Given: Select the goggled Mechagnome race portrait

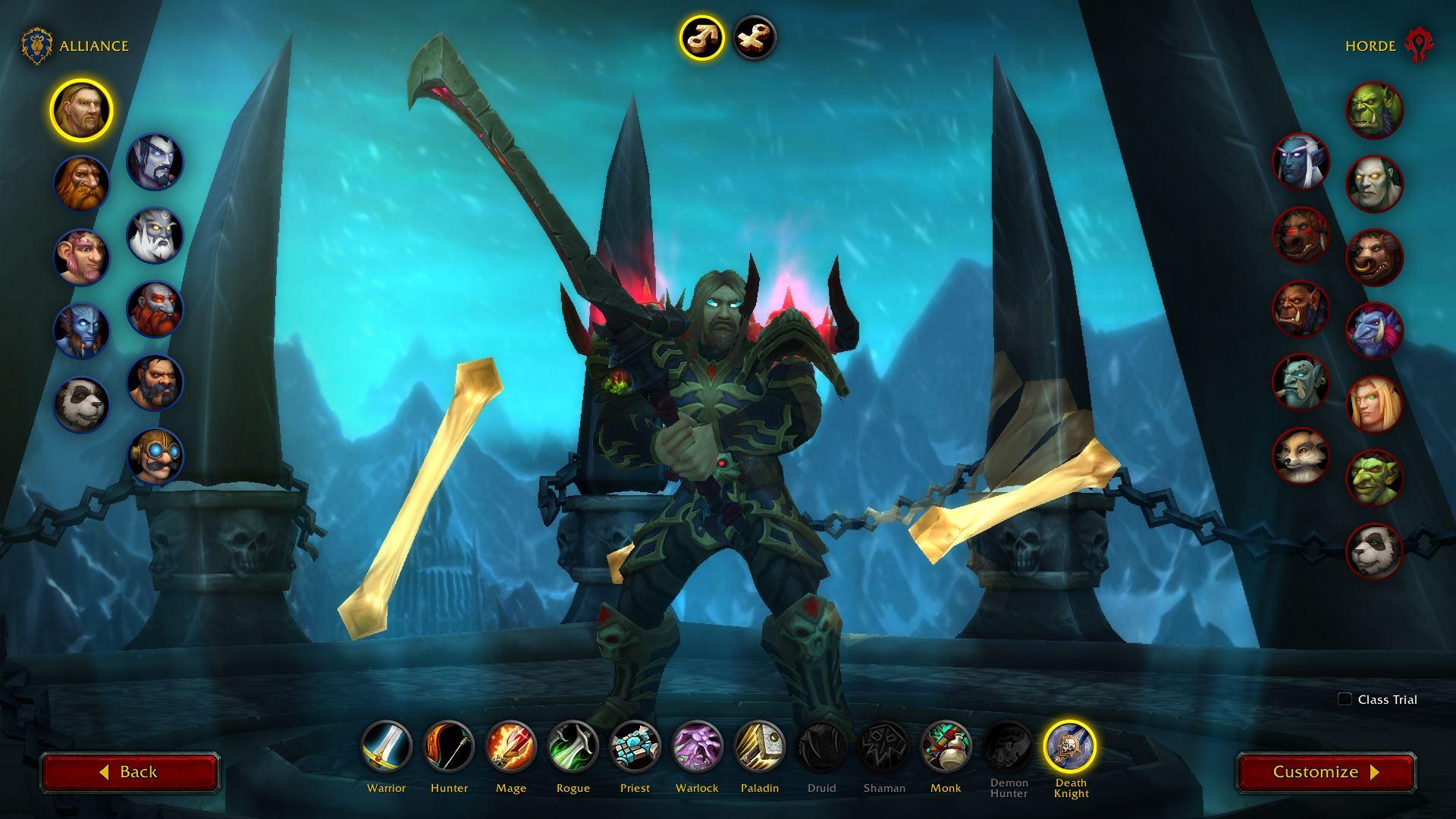Looking at the screenshot, I should pyautogui.click(x=155, y=456).
